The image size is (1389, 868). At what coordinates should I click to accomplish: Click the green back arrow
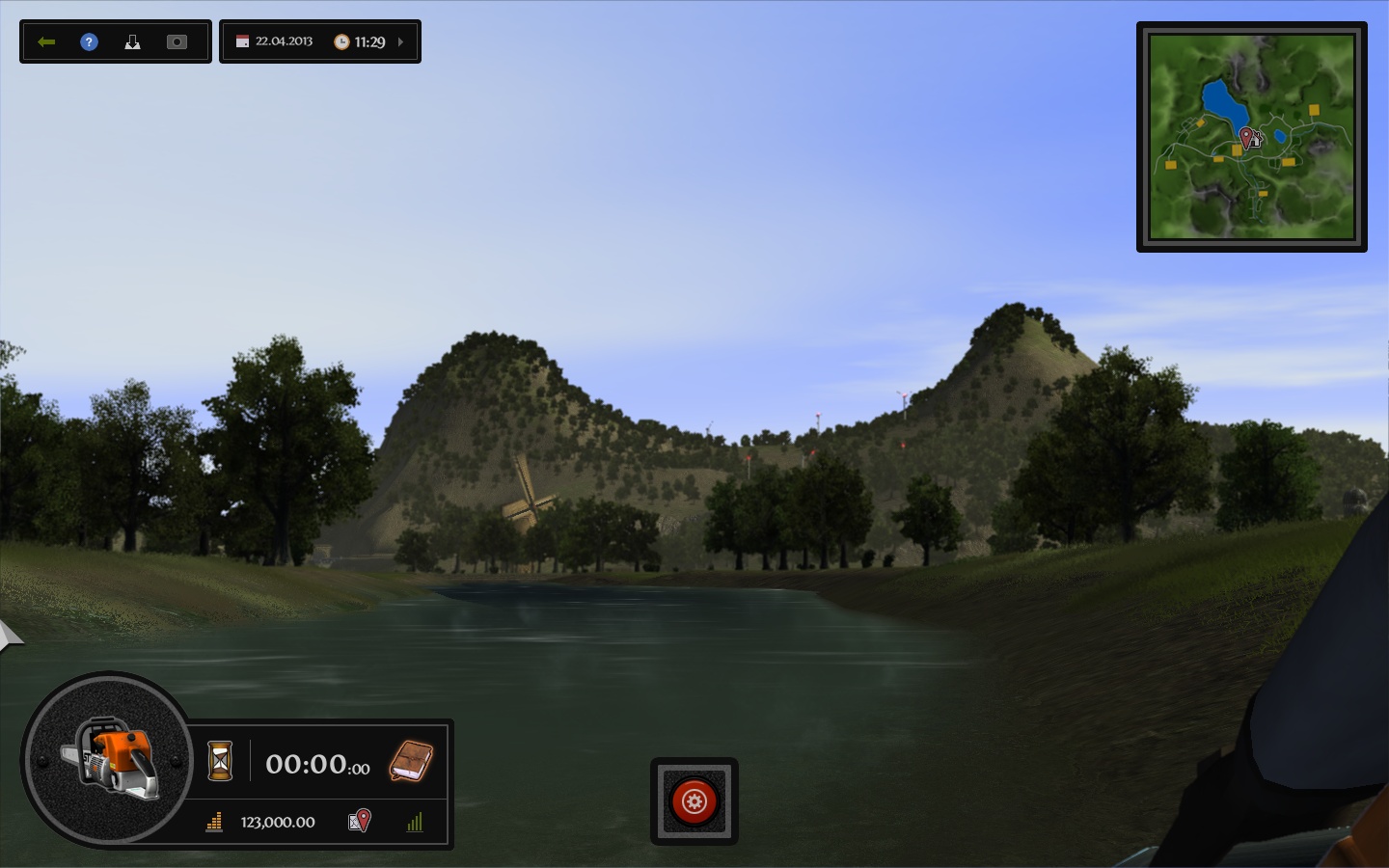(45, 41)
